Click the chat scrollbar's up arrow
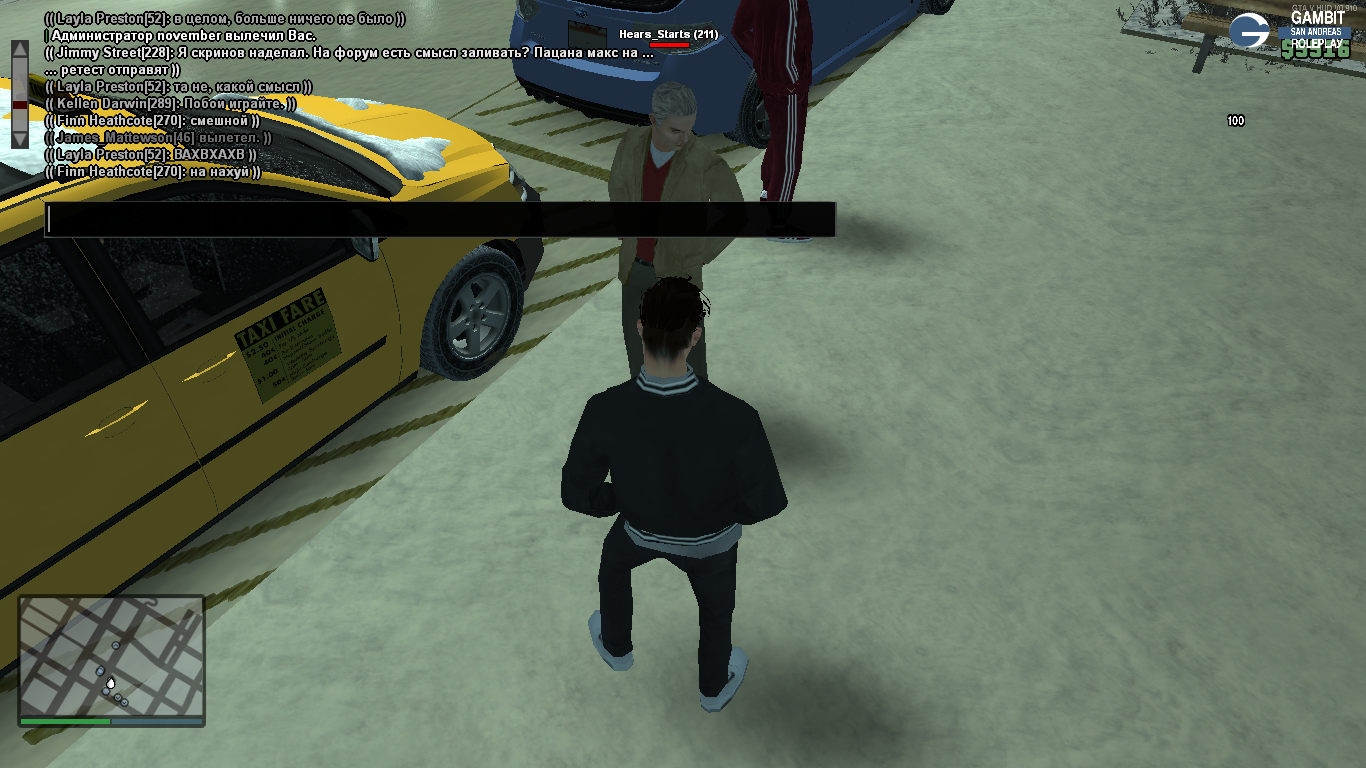 (20, 51)
